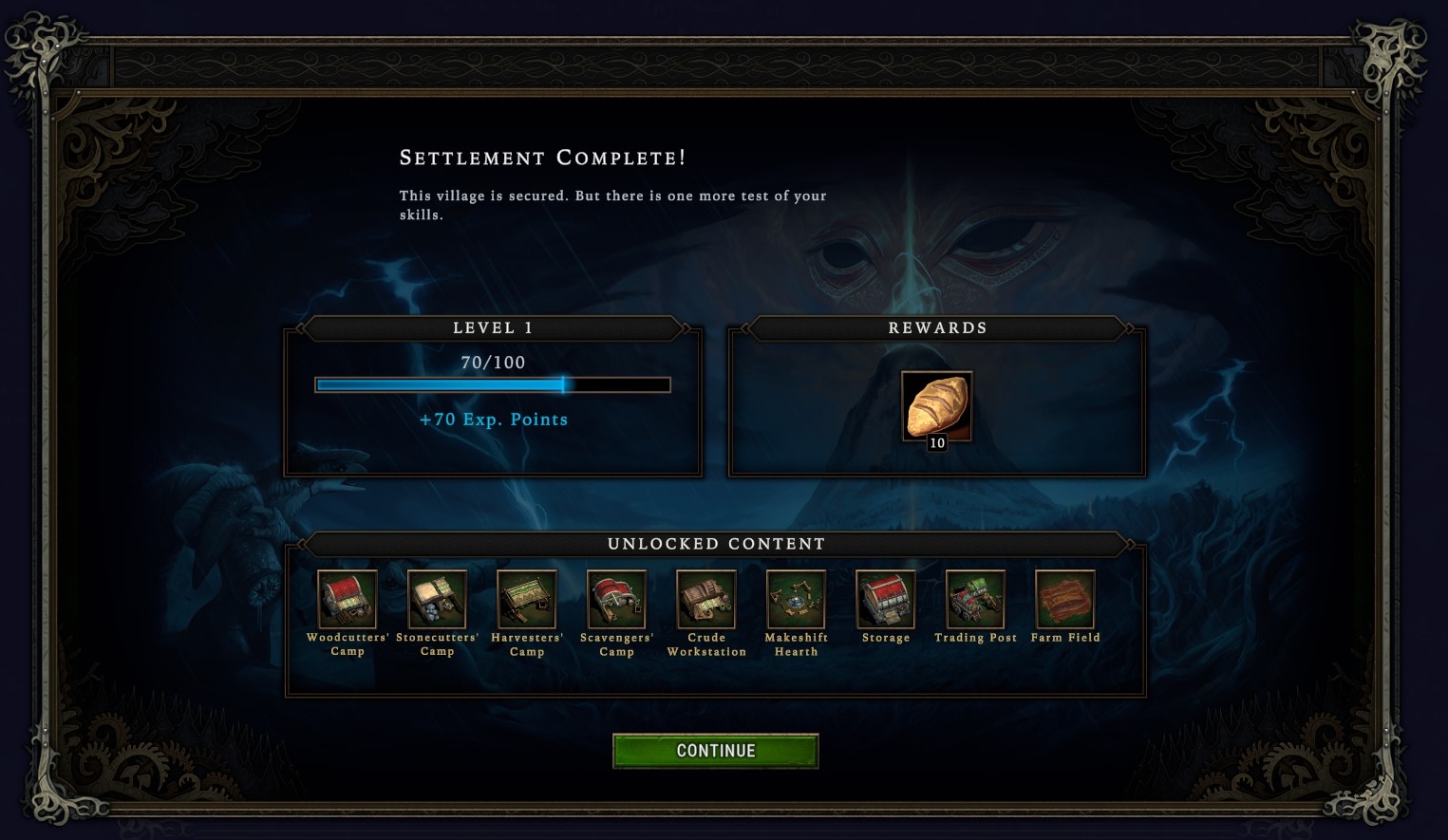
Task: Choose the Stonecutters' Camp icon
Action: 437,599
